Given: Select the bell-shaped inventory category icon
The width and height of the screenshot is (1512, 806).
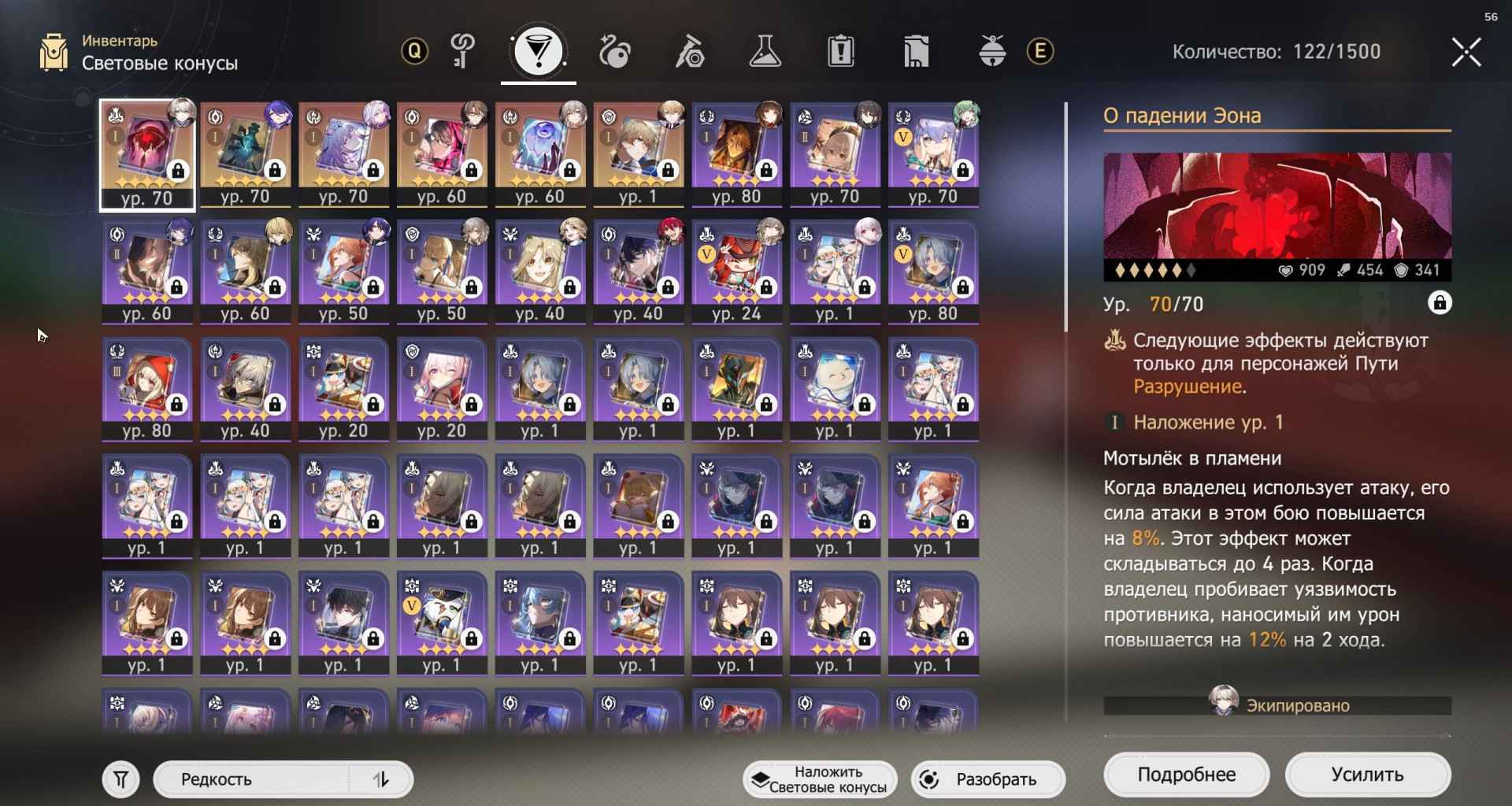Looking at the screenshot, I should point(992,51).
